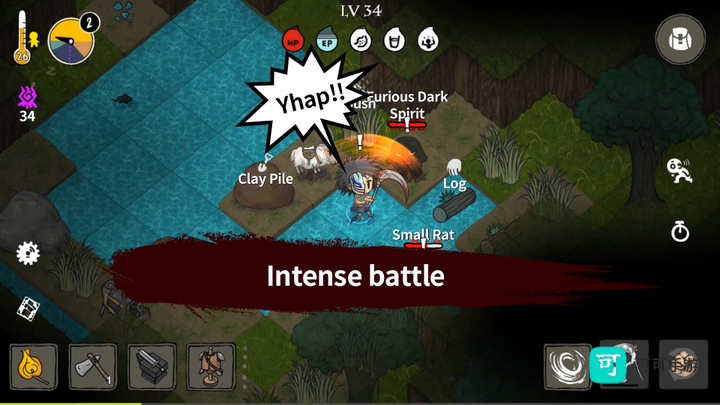Tap the blue EP status icon
The image size is (720, 405).
(326, 41)
